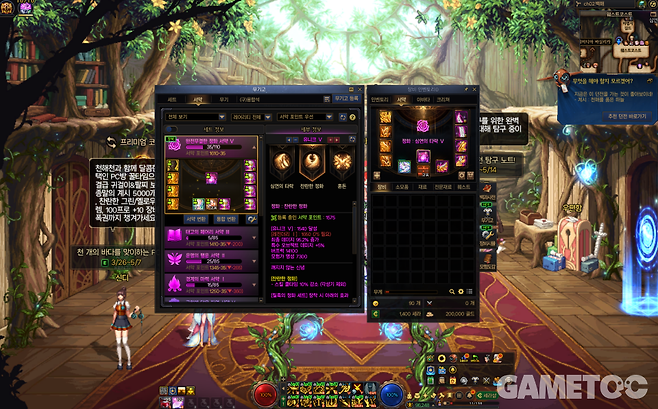658x409 pixels.
Task: Open the 소모품 inventory category tab
Action: [401, 185]
